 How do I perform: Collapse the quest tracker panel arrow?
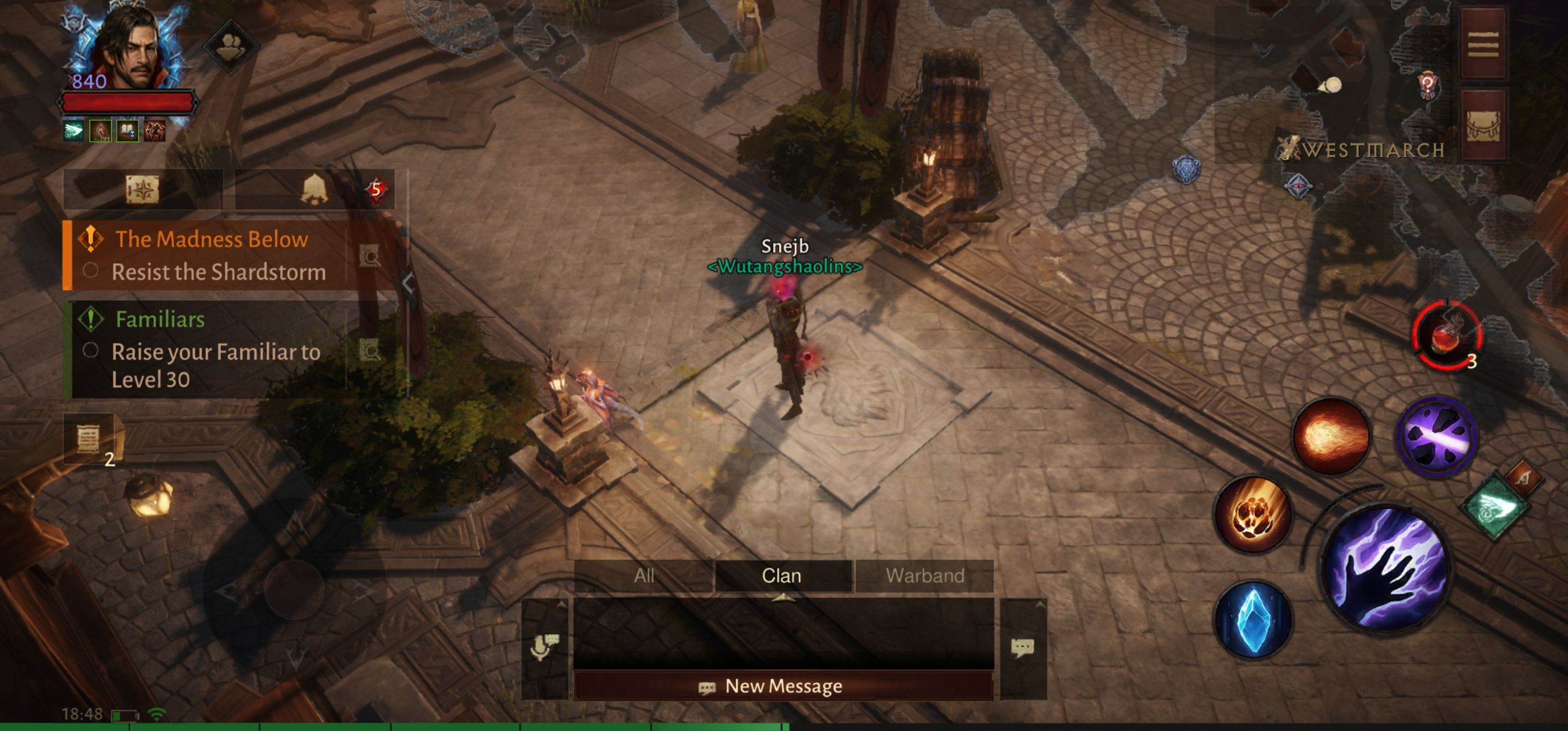[408, 282]
